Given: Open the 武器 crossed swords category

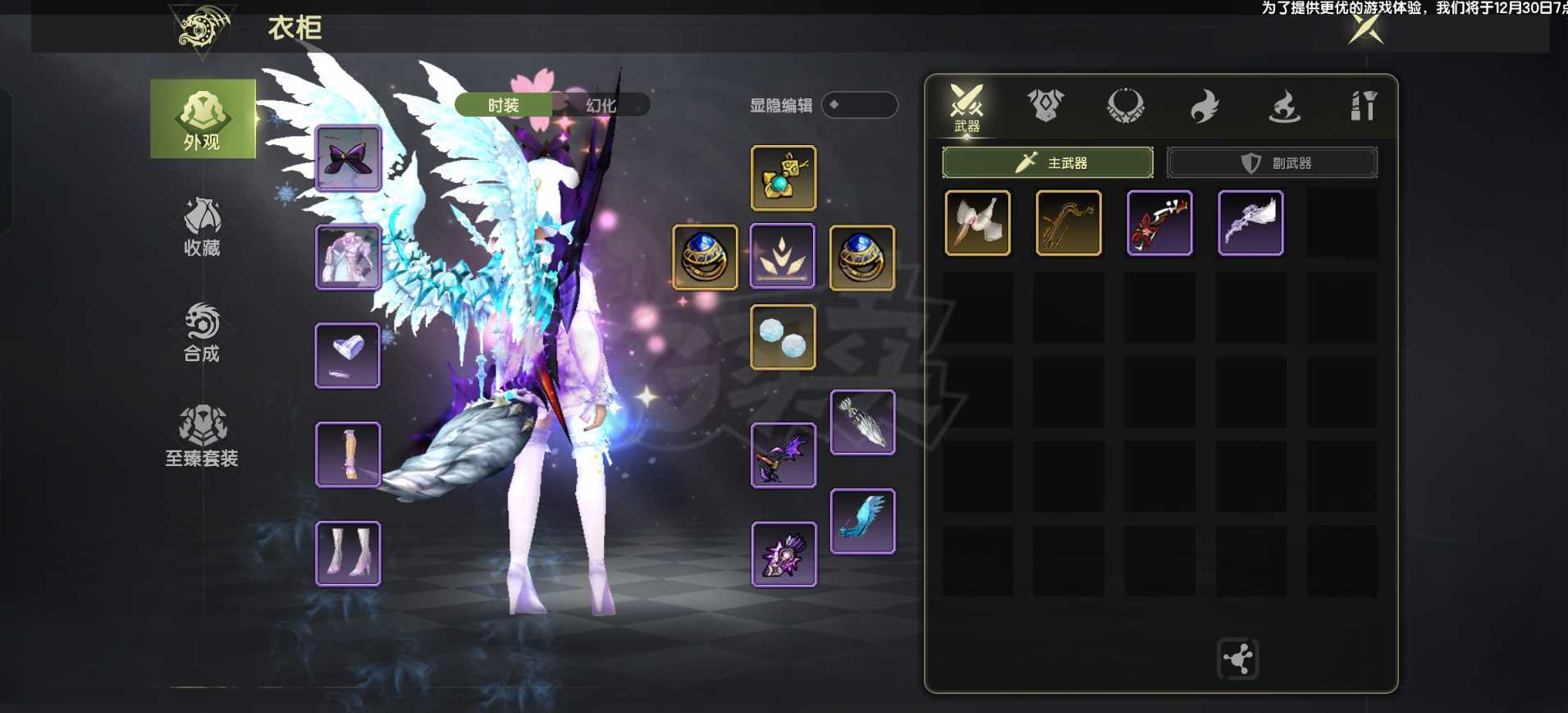Looking at the screenshot, I should (x=967, y=107).
